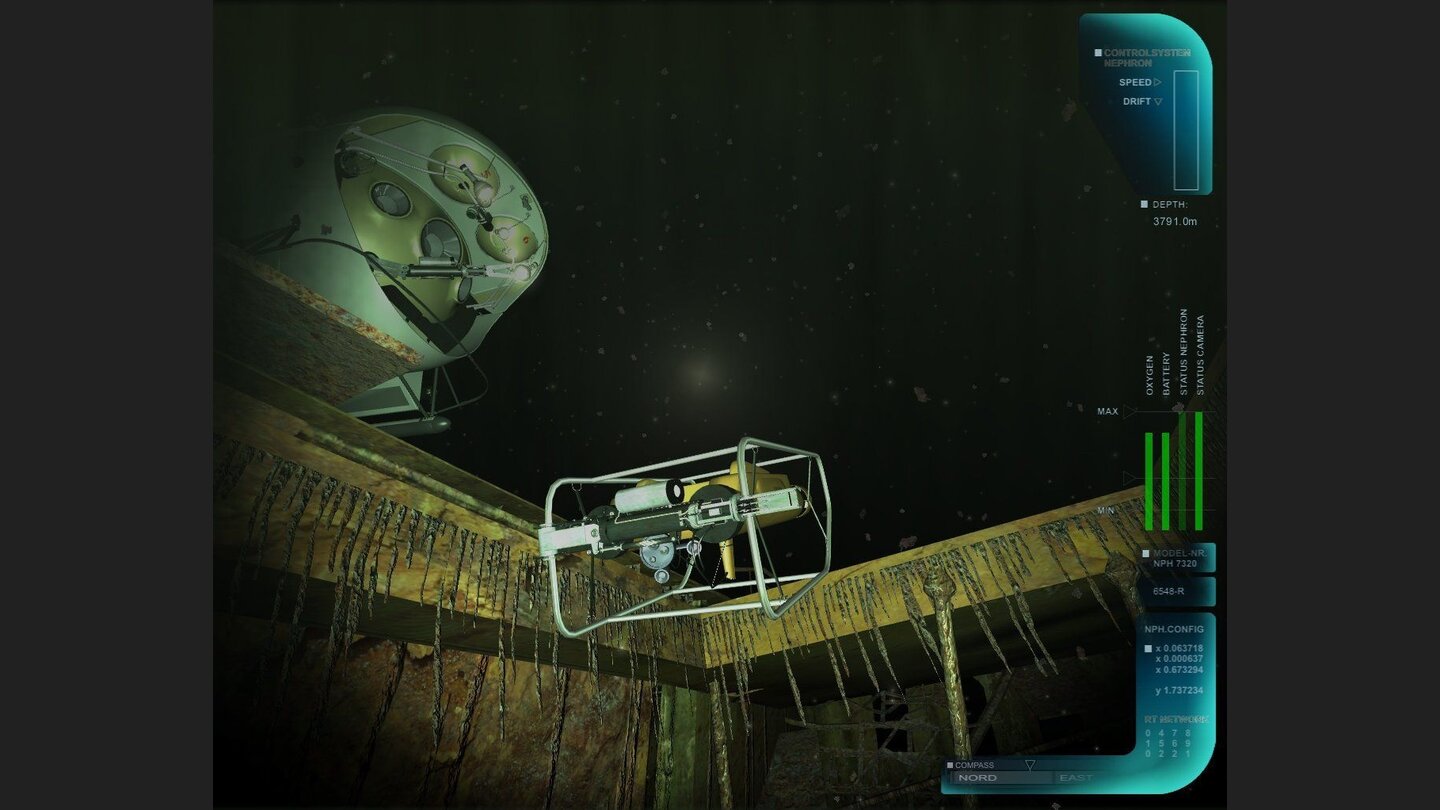Image resolution: width=1440 pixels, height=810 pixels.
Task: Click the STATUS NEPHRON gauge
Action: 1183,470
